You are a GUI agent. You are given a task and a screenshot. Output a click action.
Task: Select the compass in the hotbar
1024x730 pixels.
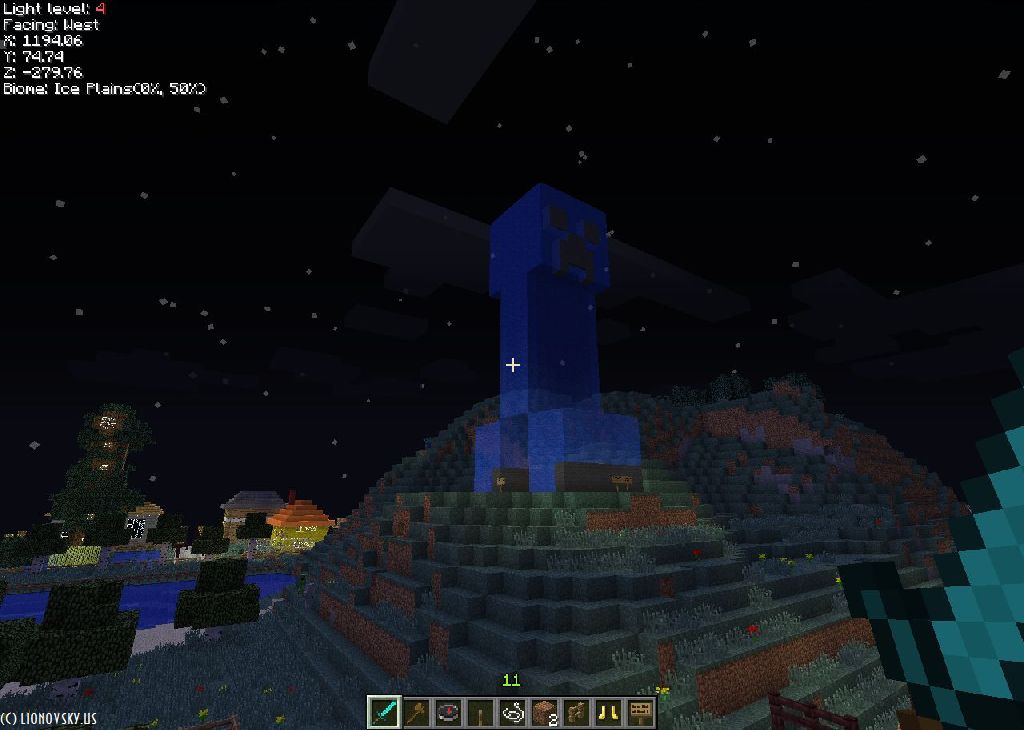tap(449, 712)
